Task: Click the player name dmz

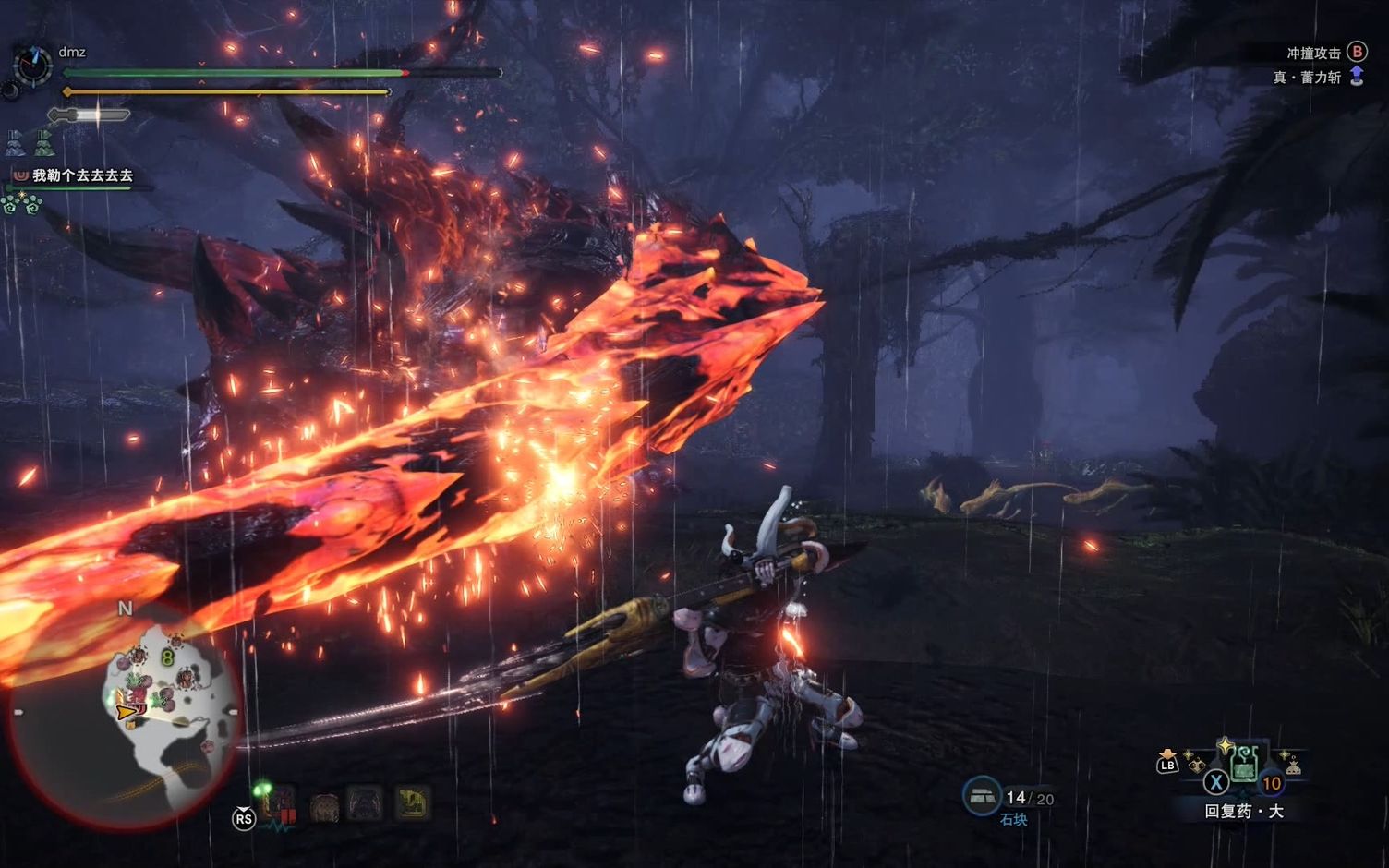Action: pyautogui.click(x=72, y=53)
